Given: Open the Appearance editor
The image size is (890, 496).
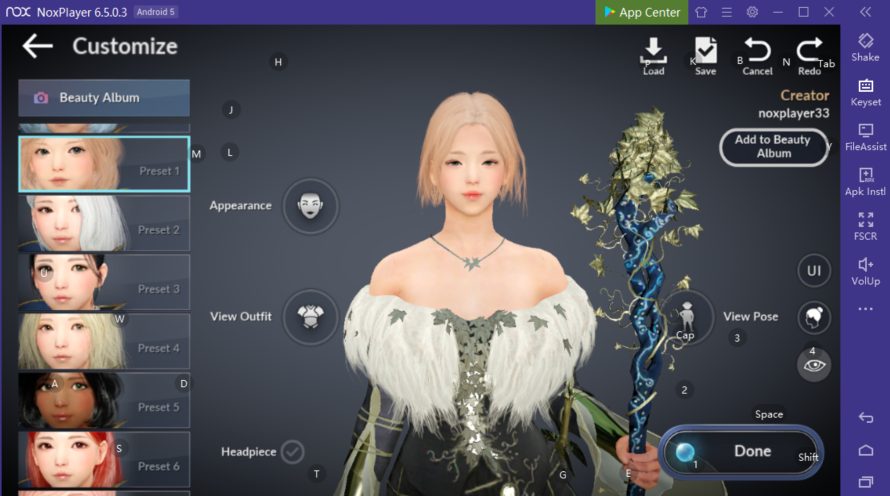Looking at the screenshot, I should tap(311, 206).
